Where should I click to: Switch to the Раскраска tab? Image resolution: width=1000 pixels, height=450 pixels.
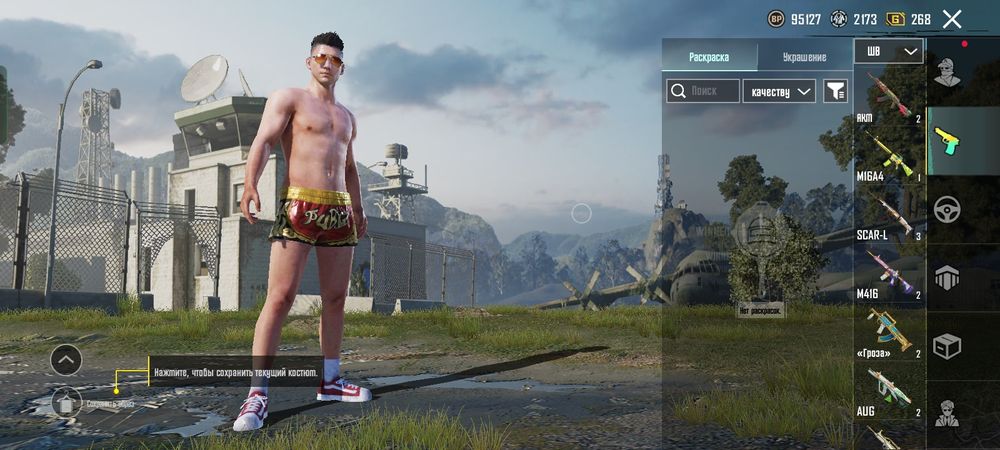709,57
